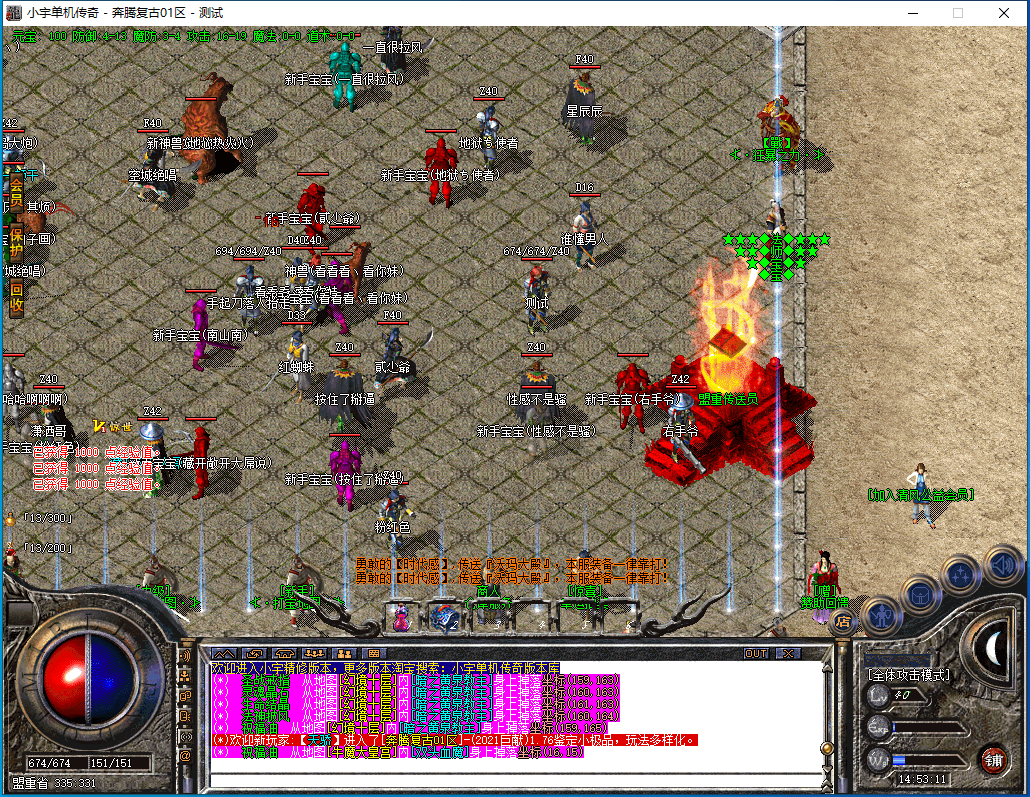The height and width of the screenshot is (797, 1030).
Task: Minimize the game window
Action: pyautogui.click(x=912, y=13)
